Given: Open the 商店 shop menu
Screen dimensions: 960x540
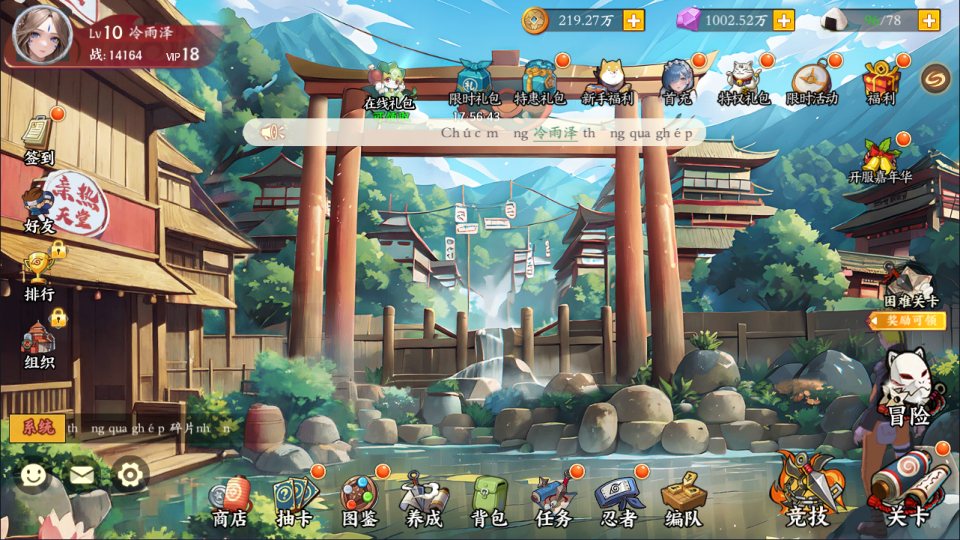Looking at the screenshot, I should (230, 499).
